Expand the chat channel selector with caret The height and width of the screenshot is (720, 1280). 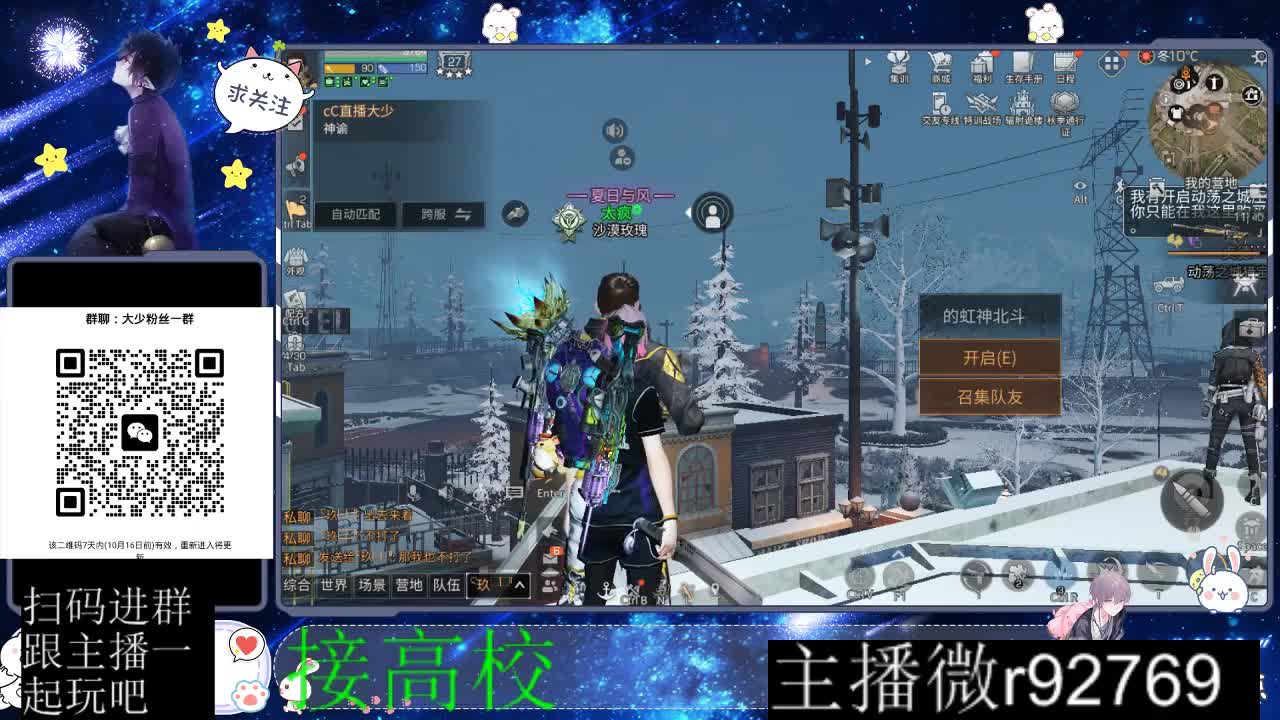tap(520, 585)
